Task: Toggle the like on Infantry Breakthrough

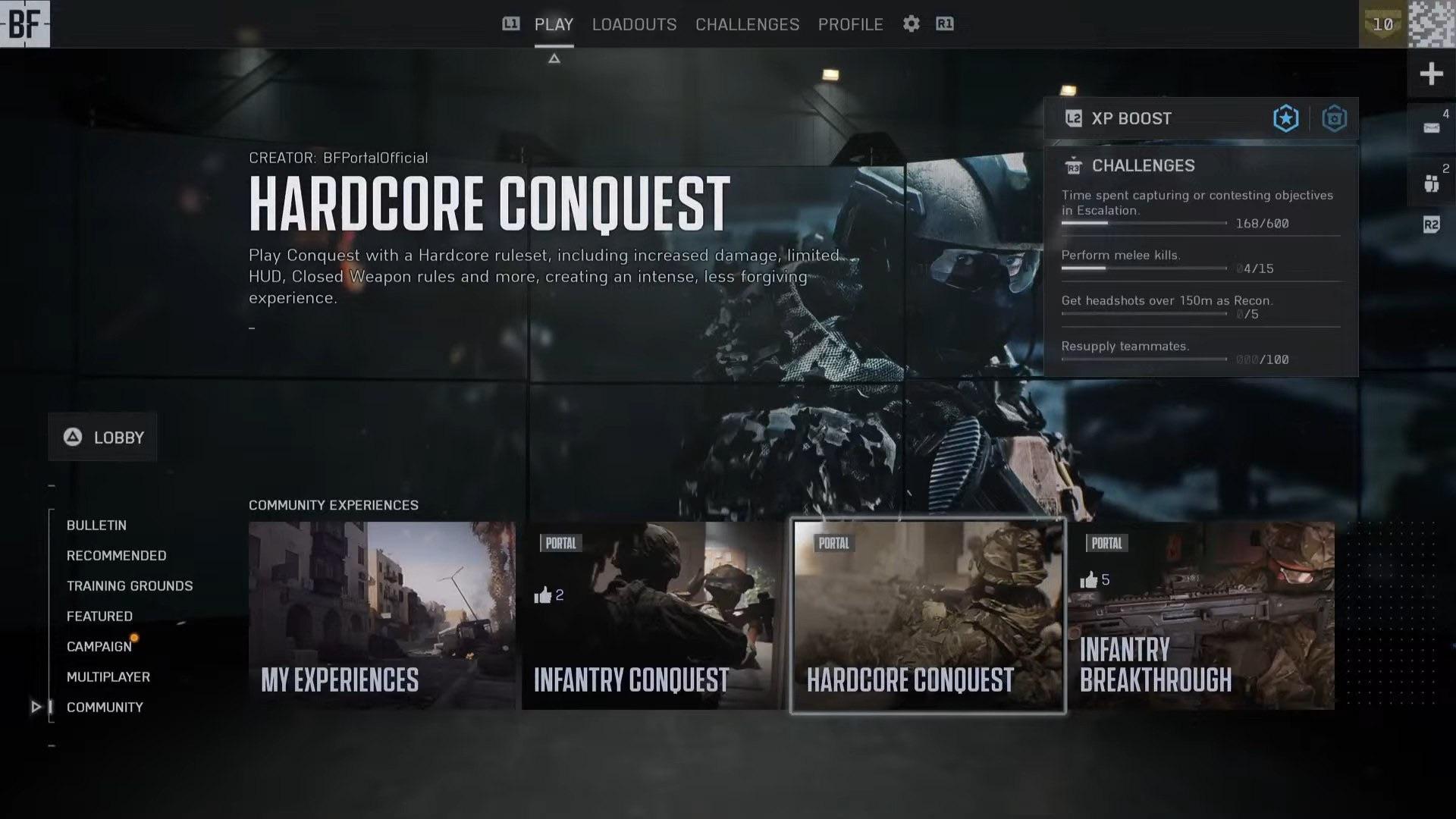Action: 1088,579
